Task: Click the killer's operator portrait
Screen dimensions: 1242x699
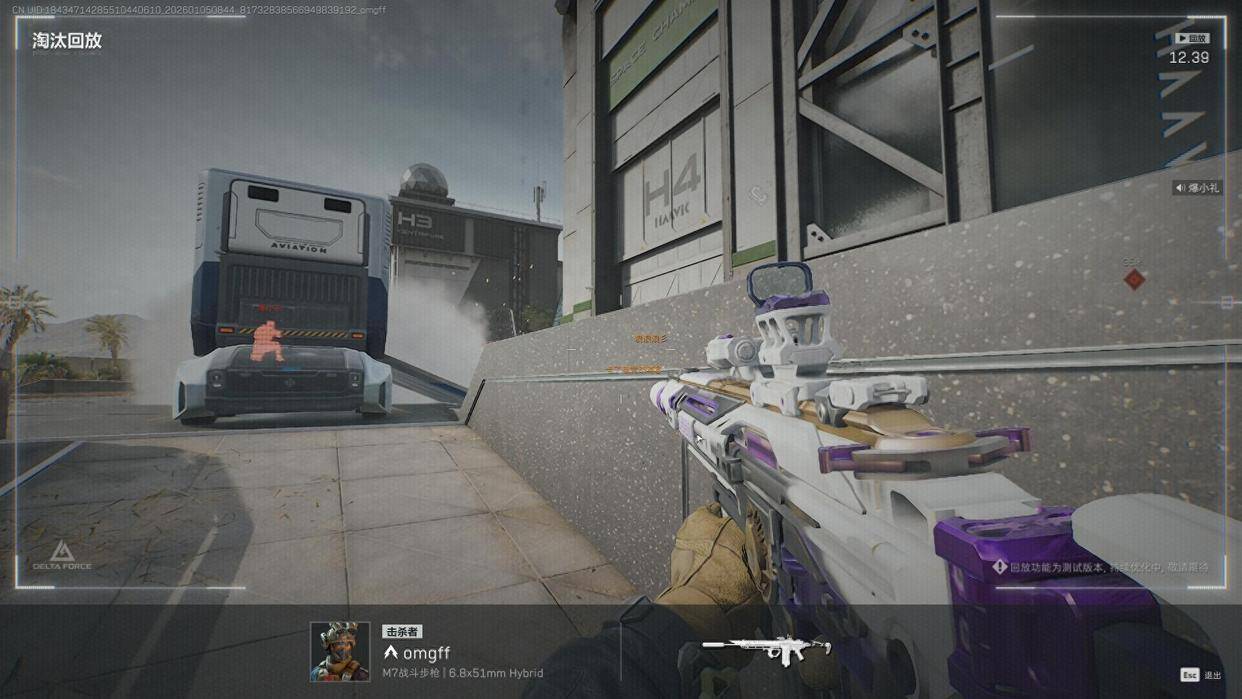Action: (340, 651)
